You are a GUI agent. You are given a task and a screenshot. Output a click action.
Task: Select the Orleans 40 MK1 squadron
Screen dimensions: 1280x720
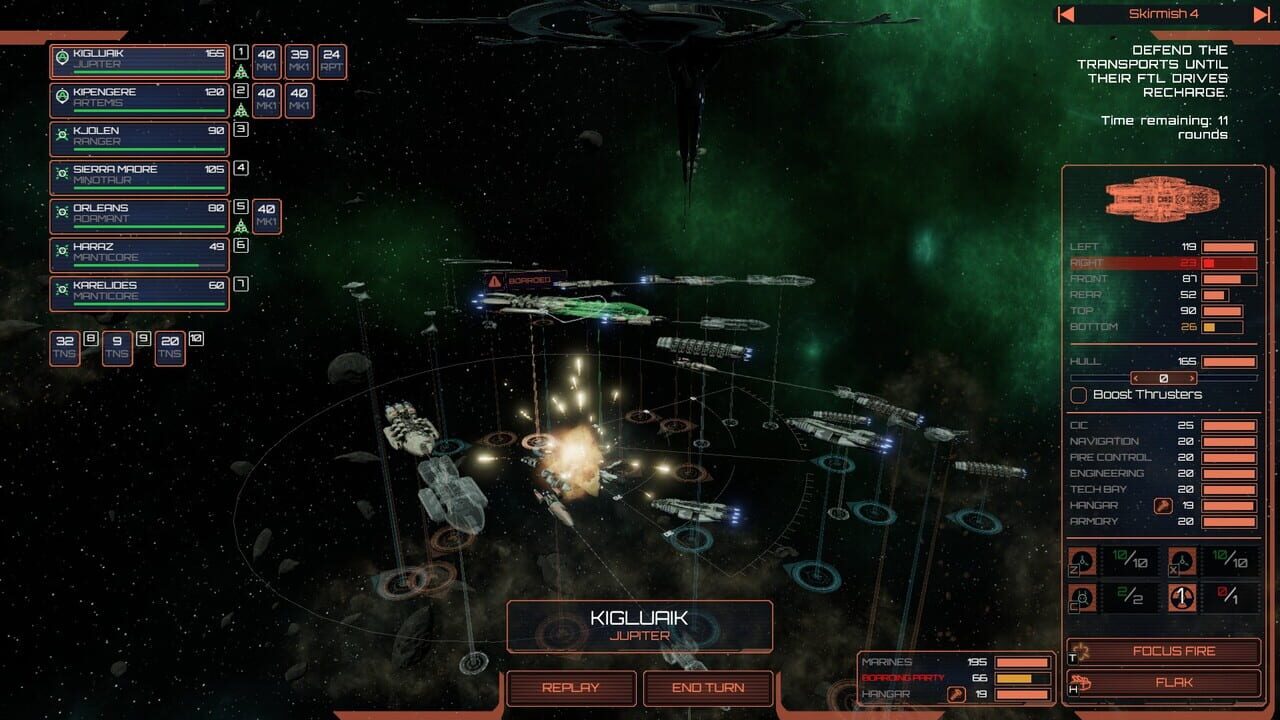267,216
